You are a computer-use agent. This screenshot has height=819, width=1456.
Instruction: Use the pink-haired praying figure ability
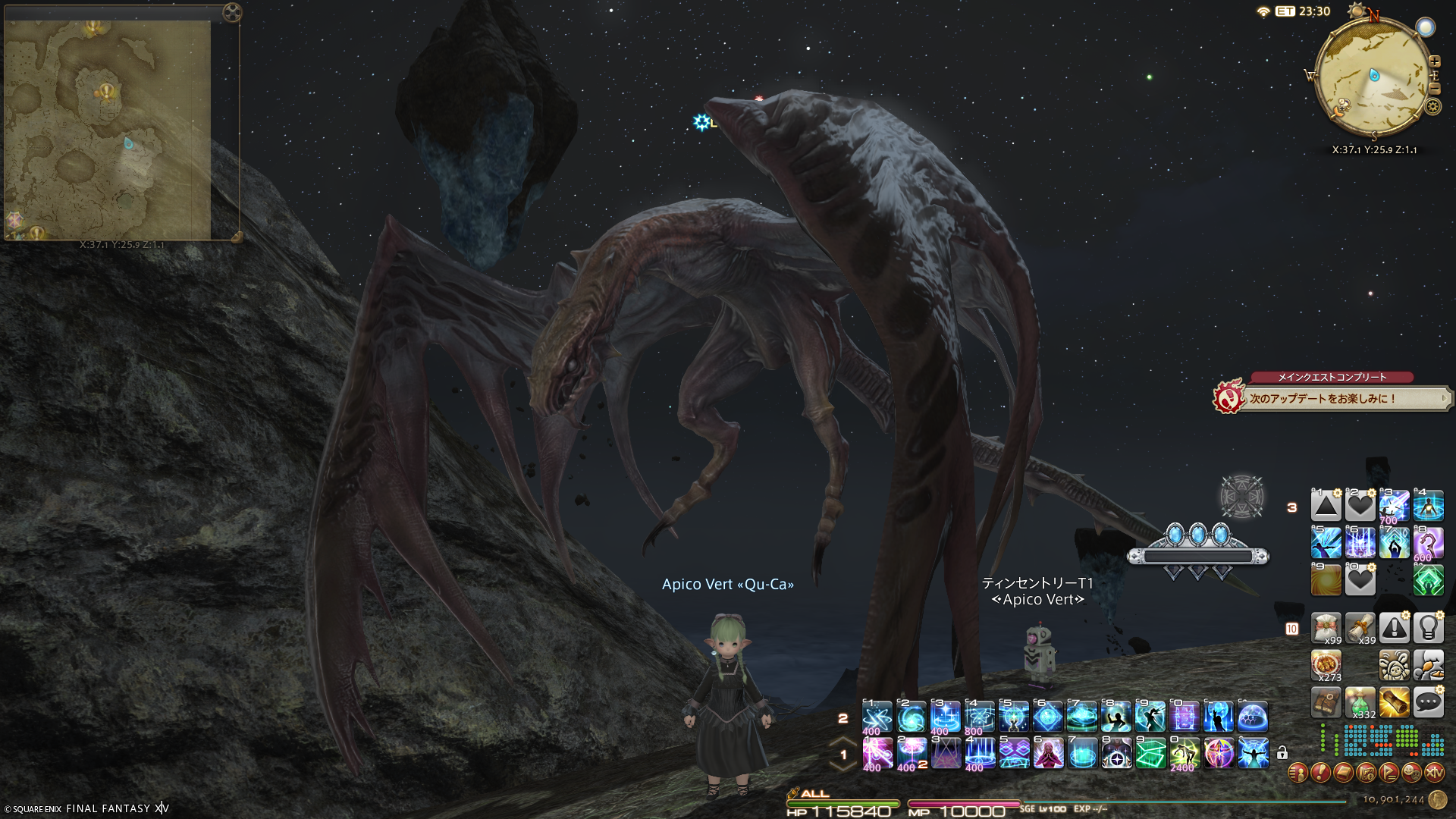tap(1049, 753)
